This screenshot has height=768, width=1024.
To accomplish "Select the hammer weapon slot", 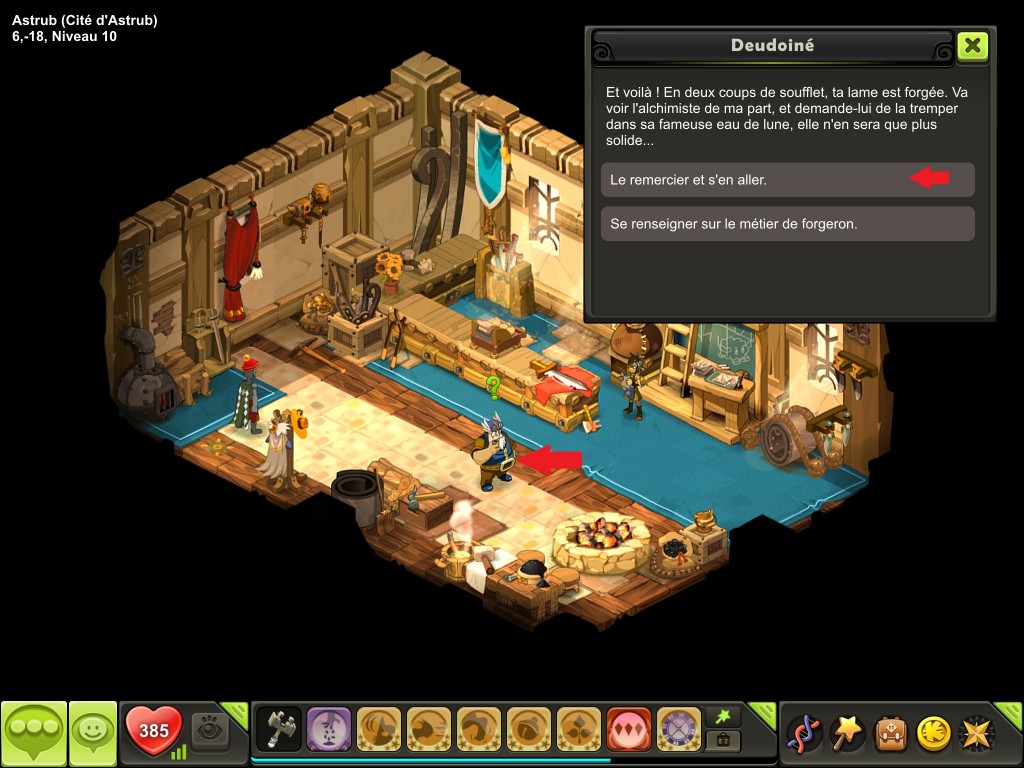I will click(x=279, y=730).
